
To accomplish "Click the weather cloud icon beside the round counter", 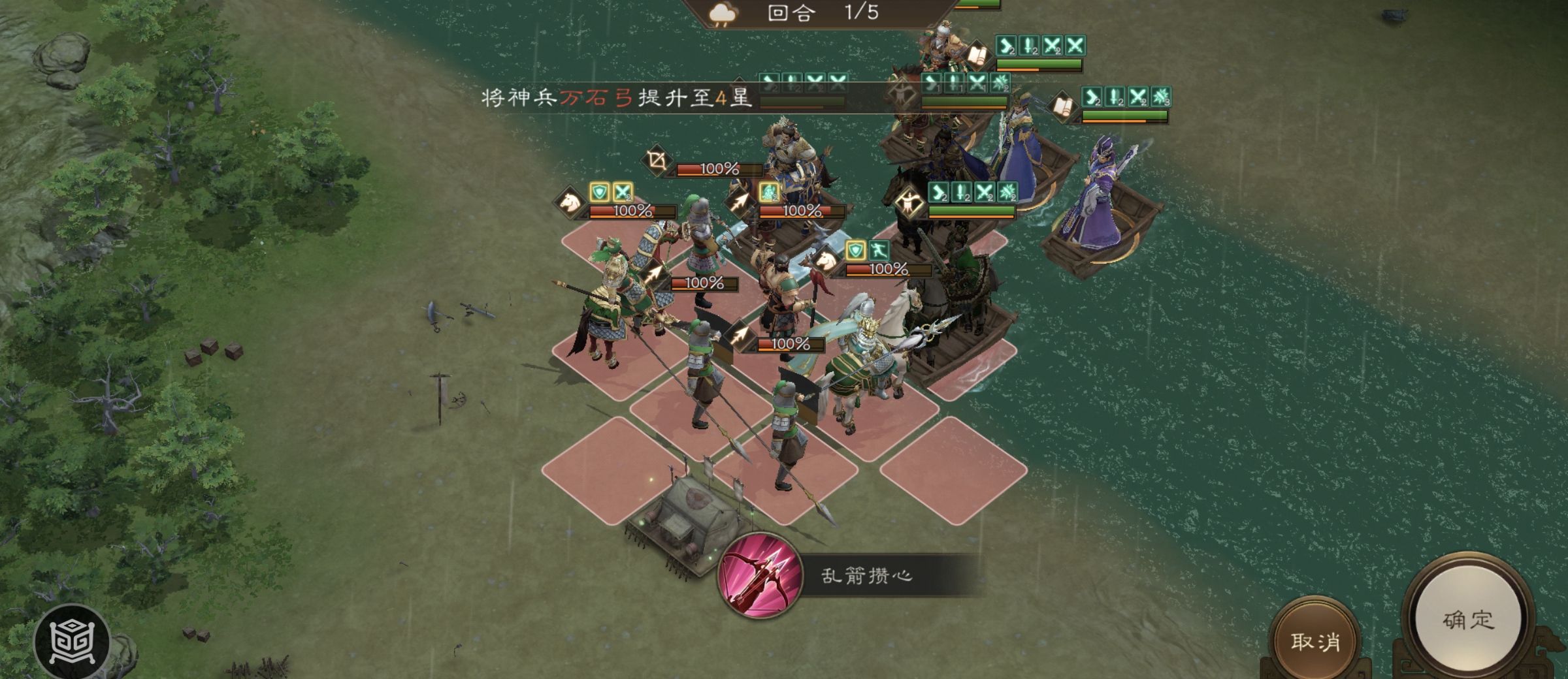I will point(722,14).
